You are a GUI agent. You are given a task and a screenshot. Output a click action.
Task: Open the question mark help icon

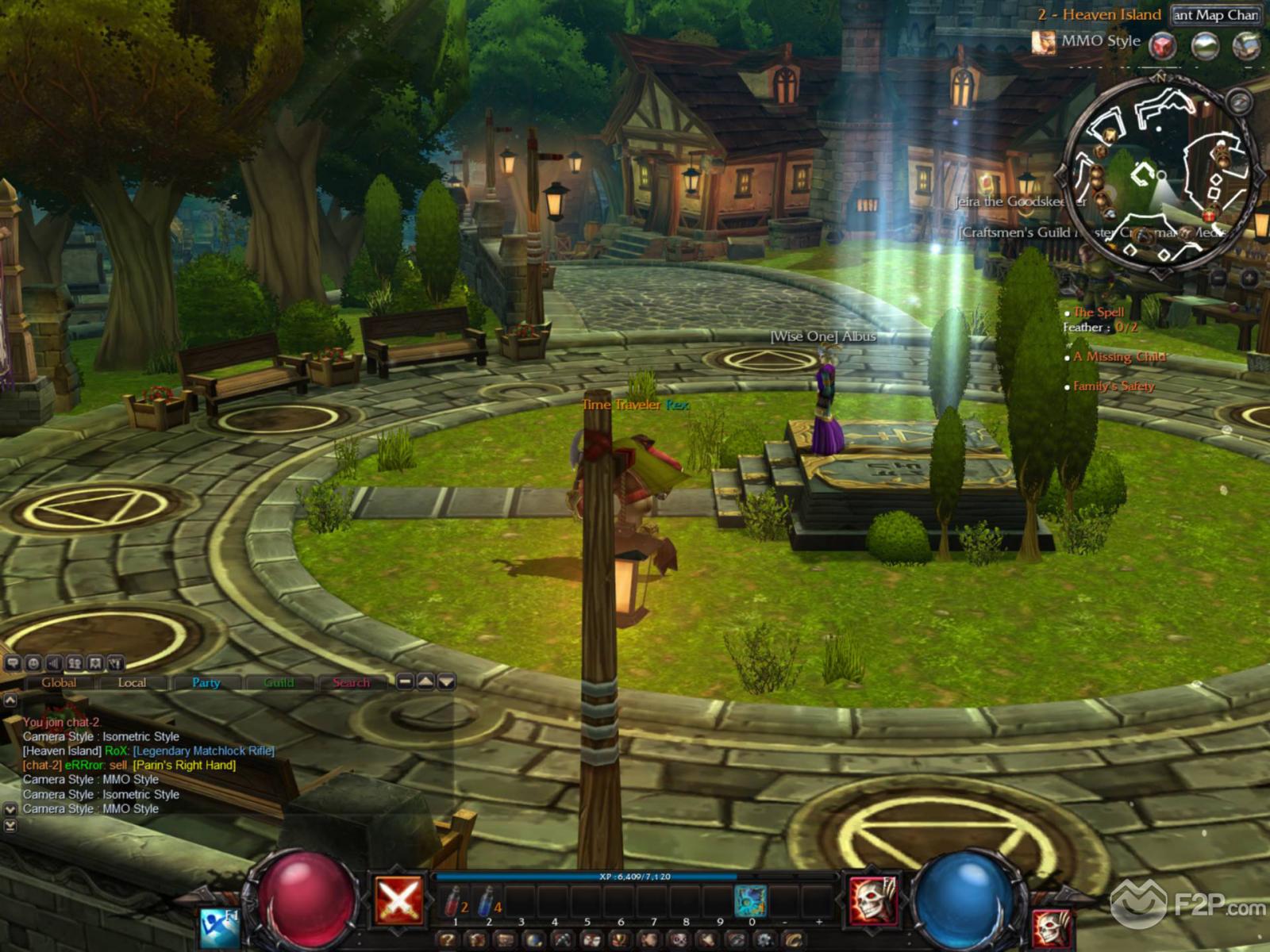448,941
